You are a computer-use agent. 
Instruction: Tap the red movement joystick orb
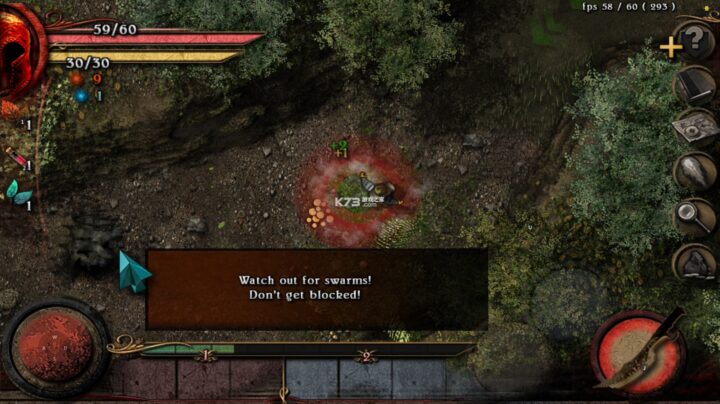(54, 346)
